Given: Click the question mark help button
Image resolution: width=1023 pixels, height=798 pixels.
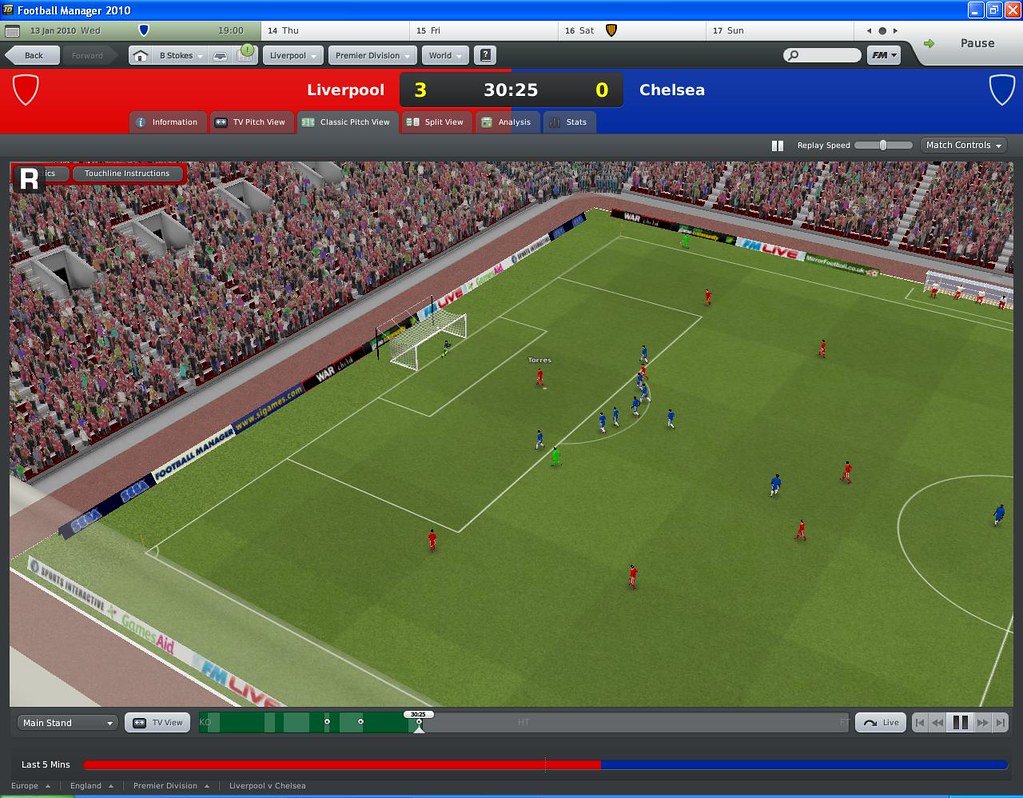Looking at the screenshot, I should coord(485,56).
